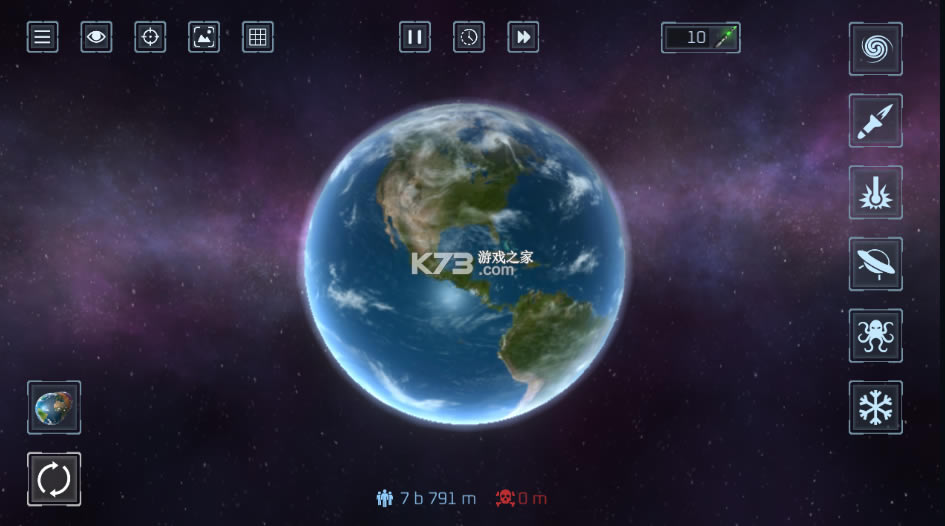Select the snowflake freeze weapon
The image size is (945, 526).
pyautogui.click(x=875, y=407)
